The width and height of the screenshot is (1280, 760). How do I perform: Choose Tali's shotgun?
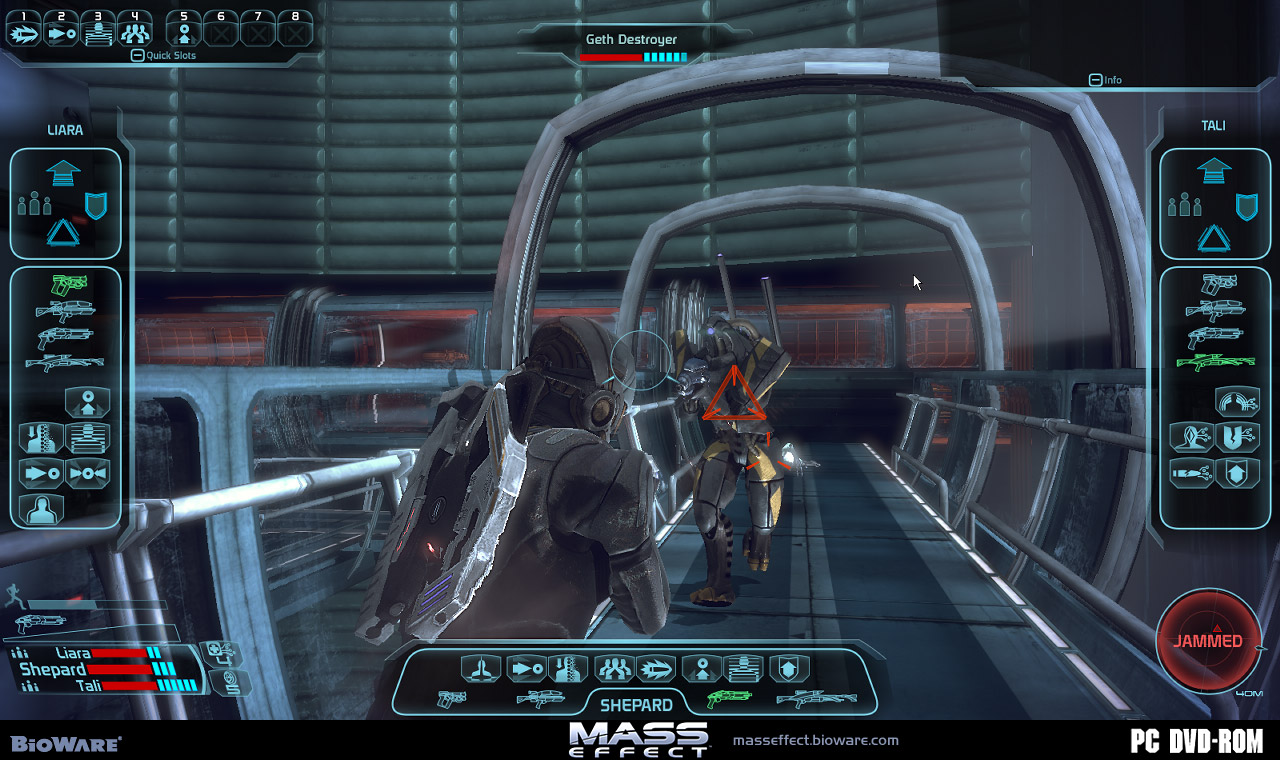tap(1214, 336)
